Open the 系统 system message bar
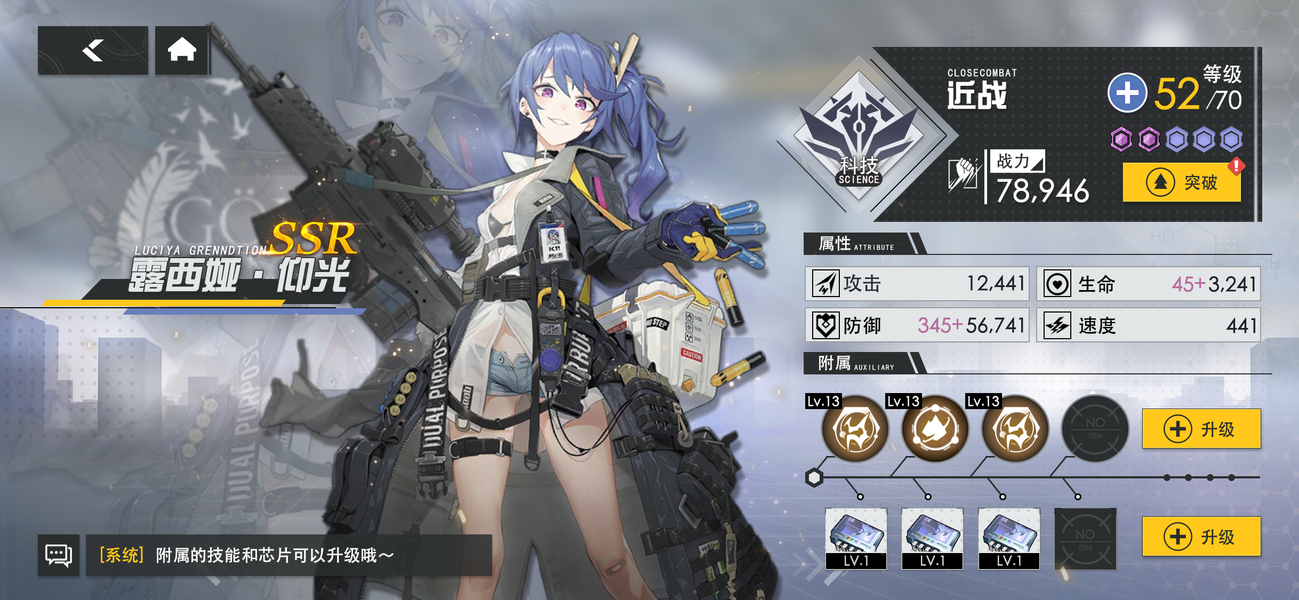 click(288, 555)
